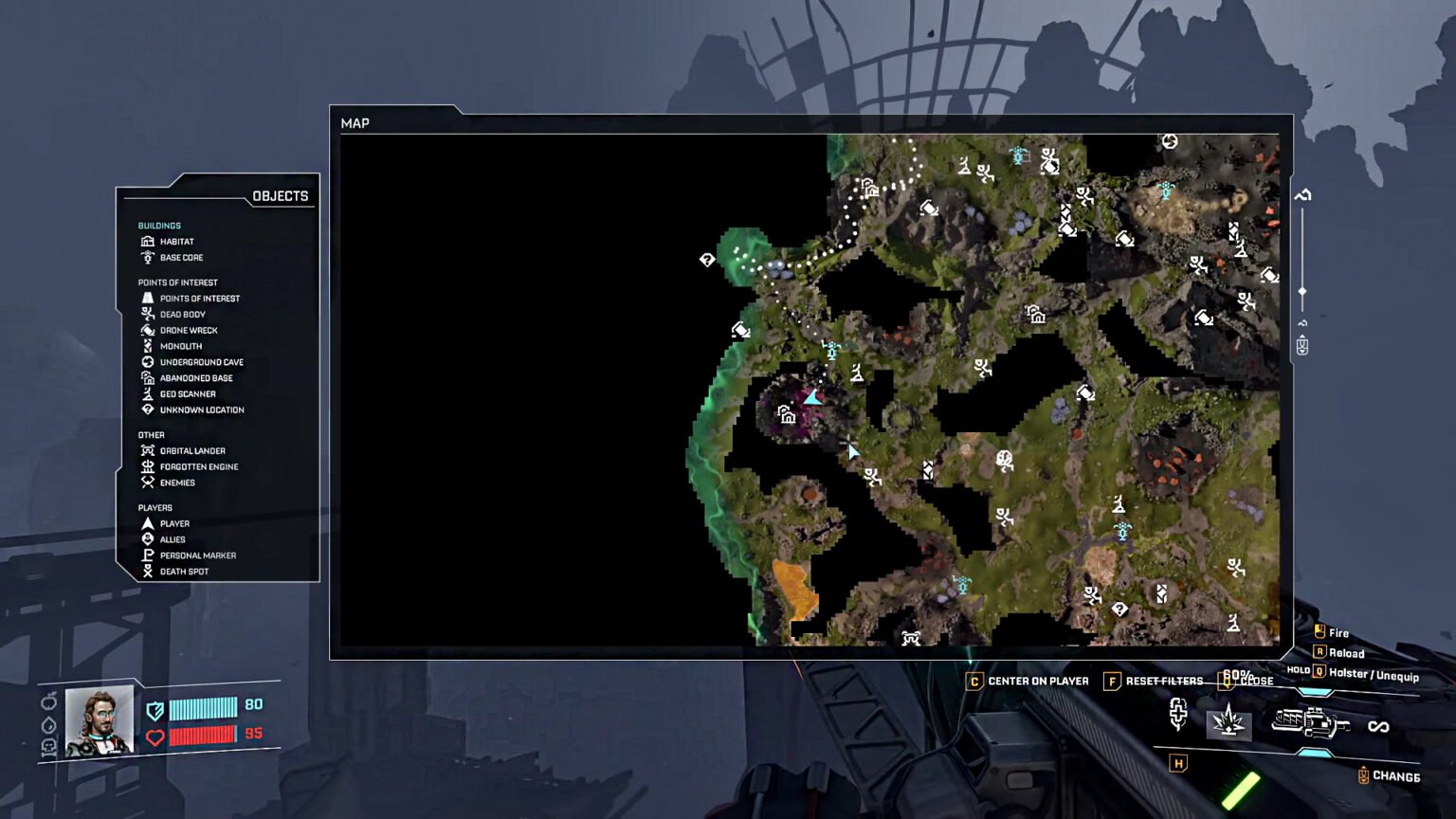Image resolution: width=1456 pixels, height=819 pixels.
Task: Toggle the Death Spot filter
Action: pyautogui.click(x=148, y=571)
